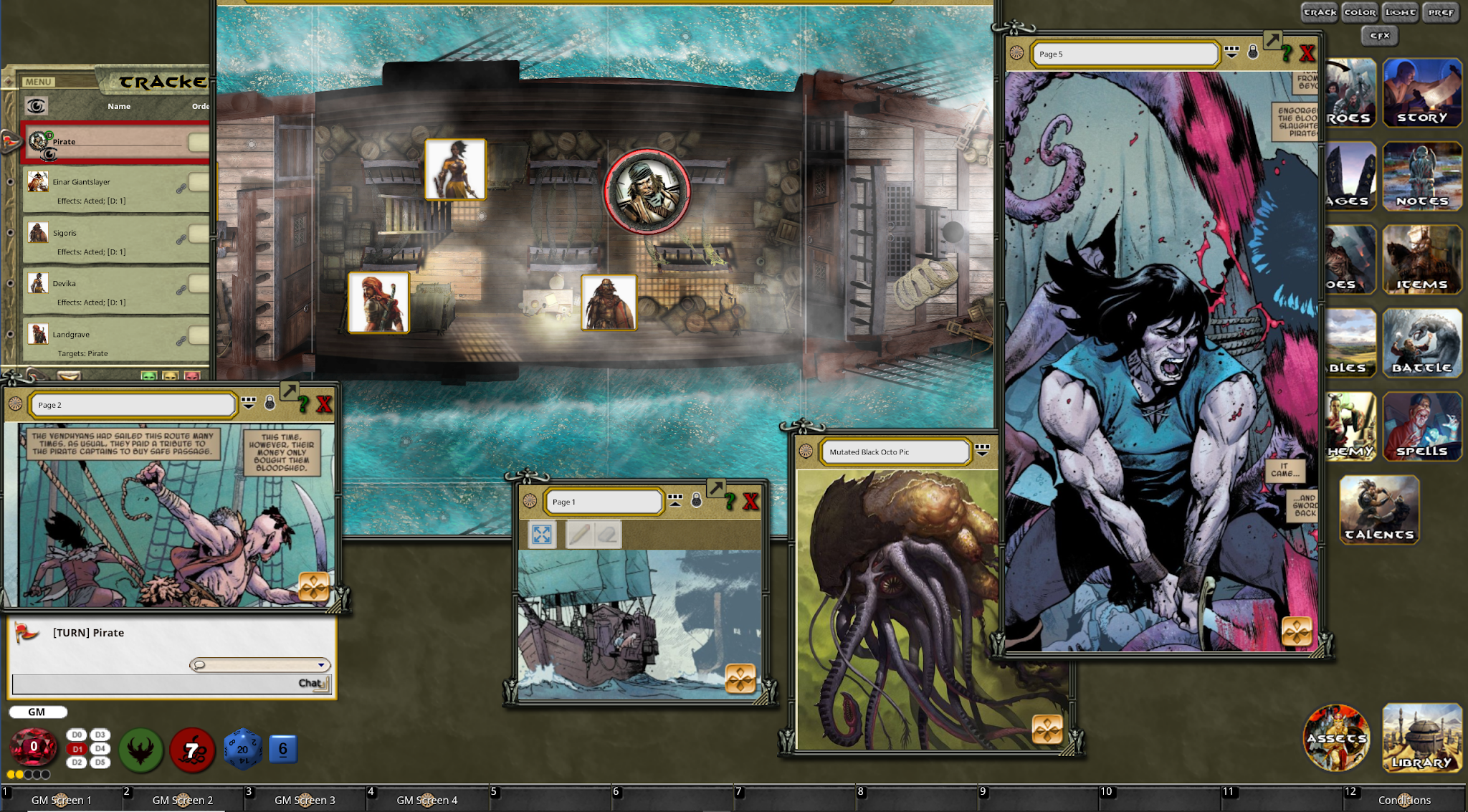
Task: Open the Assets panel
Action: coord(1336,738)
